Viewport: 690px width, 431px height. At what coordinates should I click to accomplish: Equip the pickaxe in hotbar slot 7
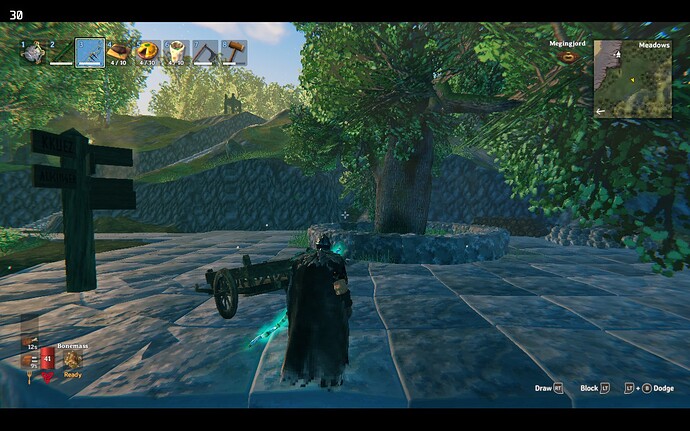click(x=205, y=52)
